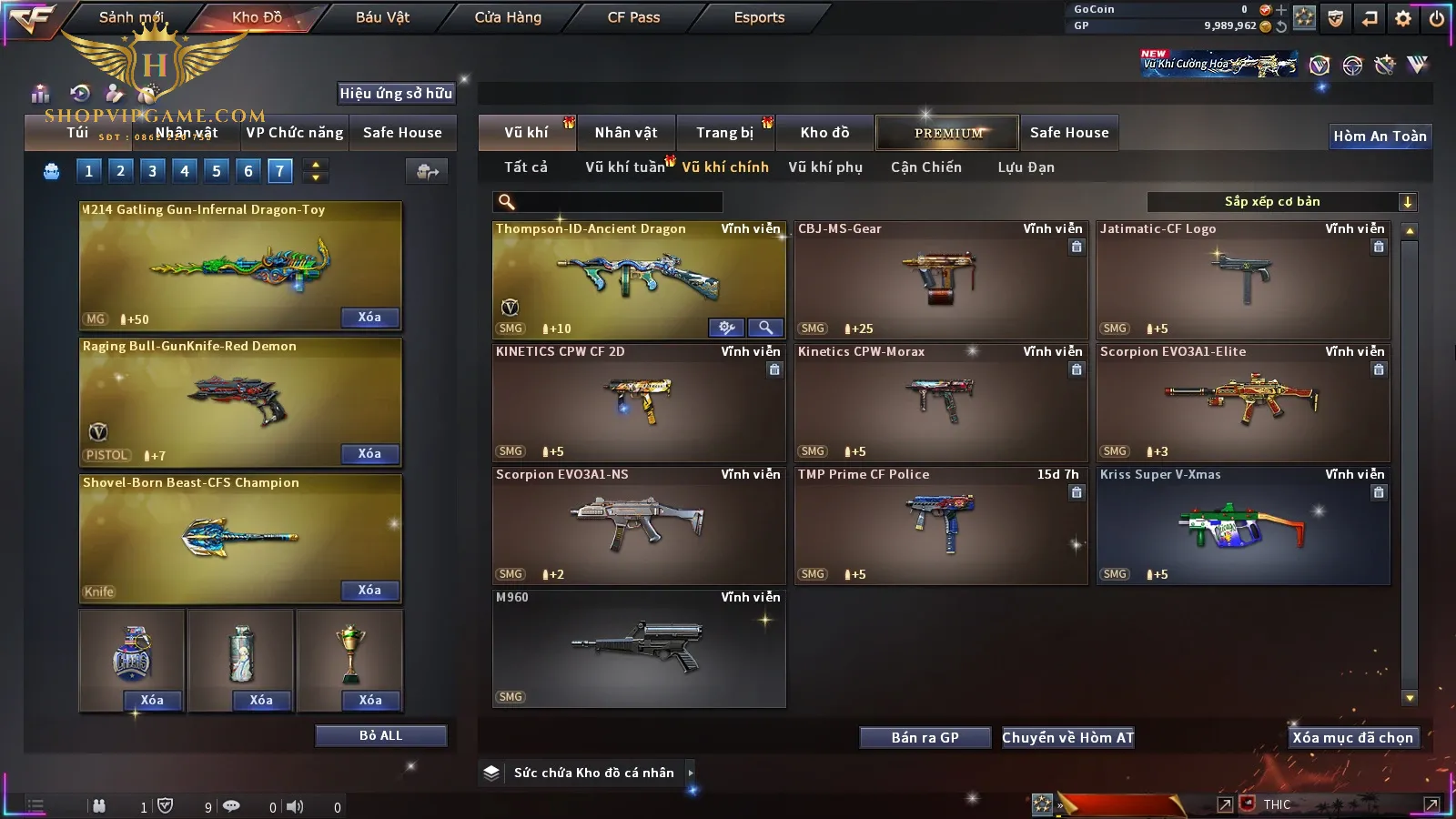Open the Esports menu
This screenshot has width=1456, height=819.
759,17
